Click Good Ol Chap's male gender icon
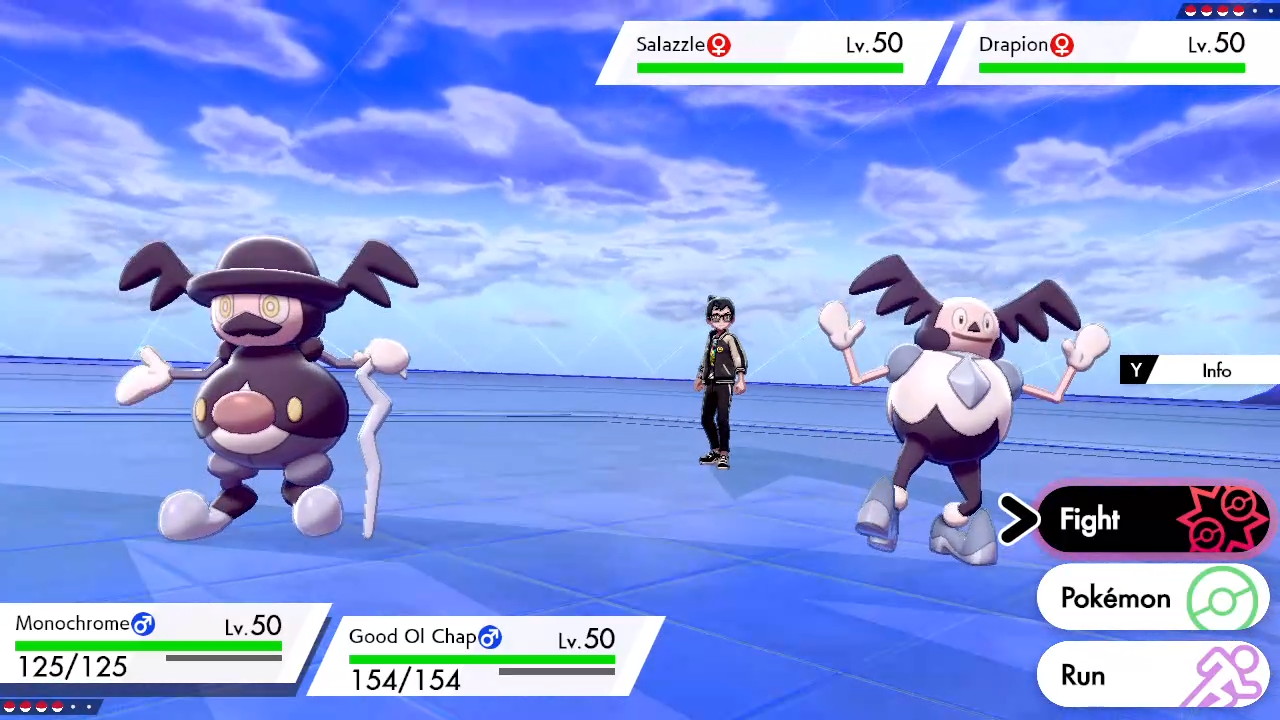1280x720 pixels. coord(490,637)
